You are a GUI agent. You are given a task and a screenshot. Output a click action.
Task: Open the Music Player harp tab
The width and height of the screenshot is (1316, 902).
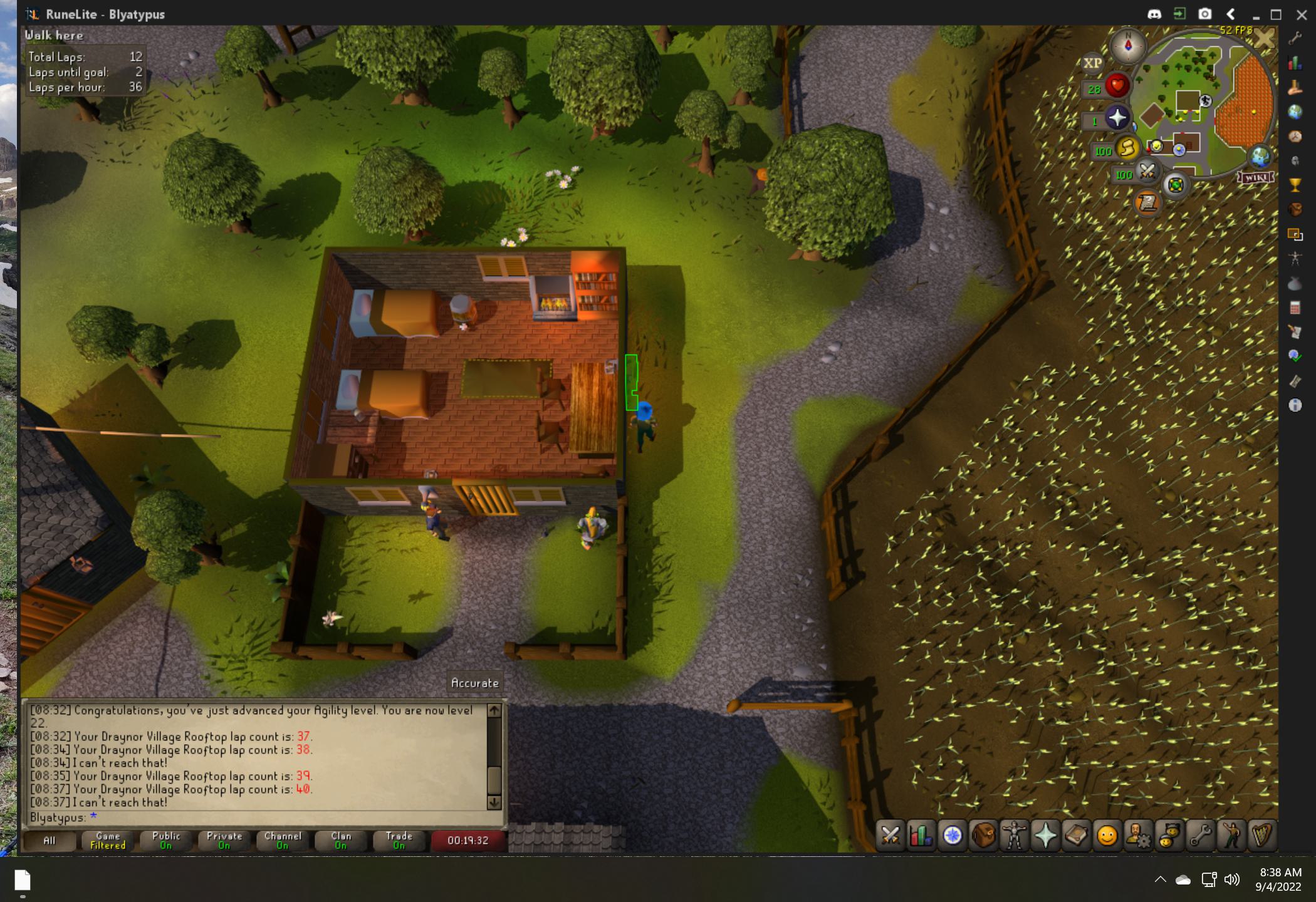(x=1261, y=835)
